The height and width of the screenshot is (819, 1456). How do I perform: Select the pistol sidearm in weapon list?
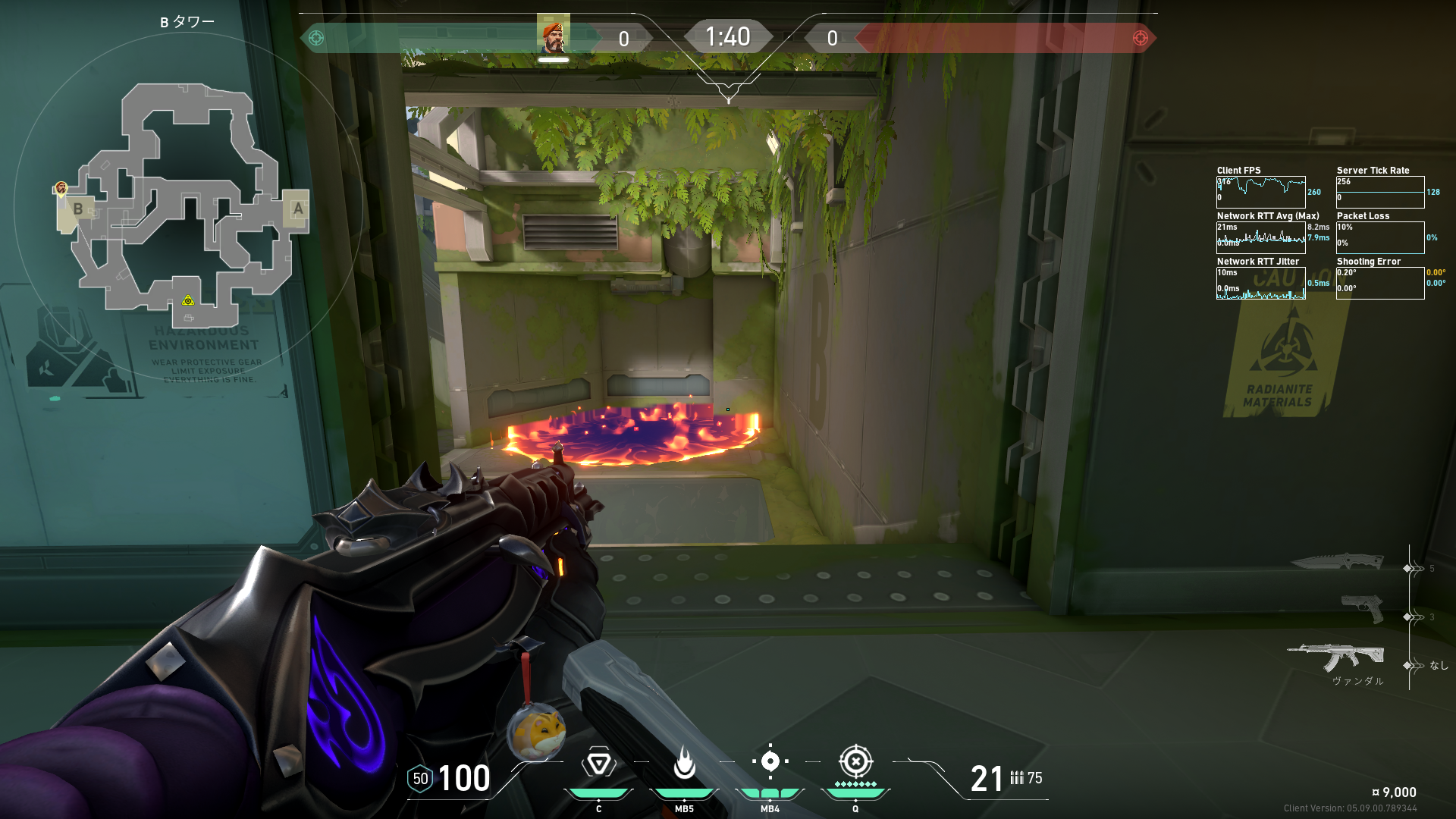click(x=1362, y=608)
